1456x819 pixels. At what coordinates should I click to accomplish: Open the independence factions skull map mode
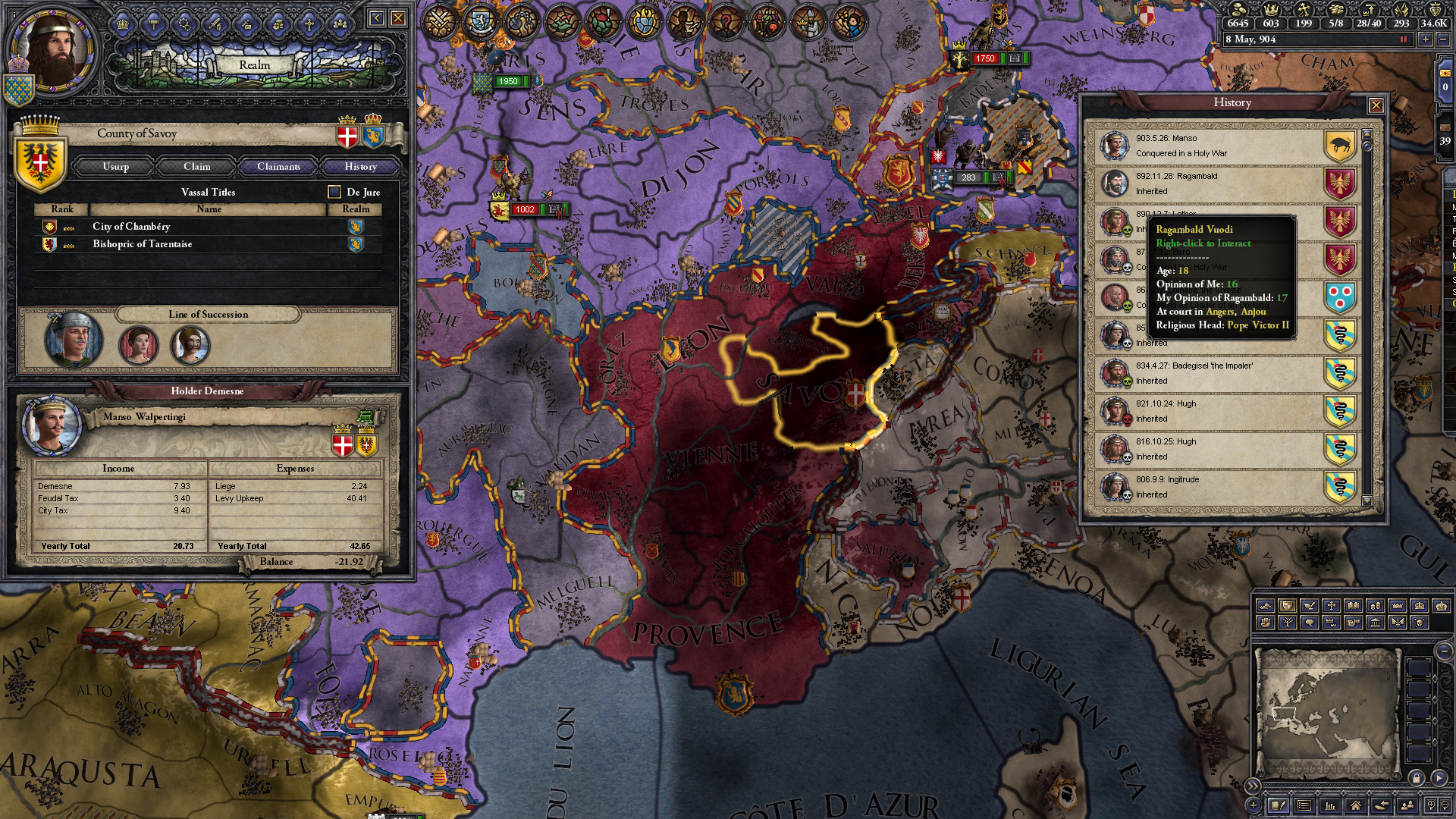[x=1419, y=623]
